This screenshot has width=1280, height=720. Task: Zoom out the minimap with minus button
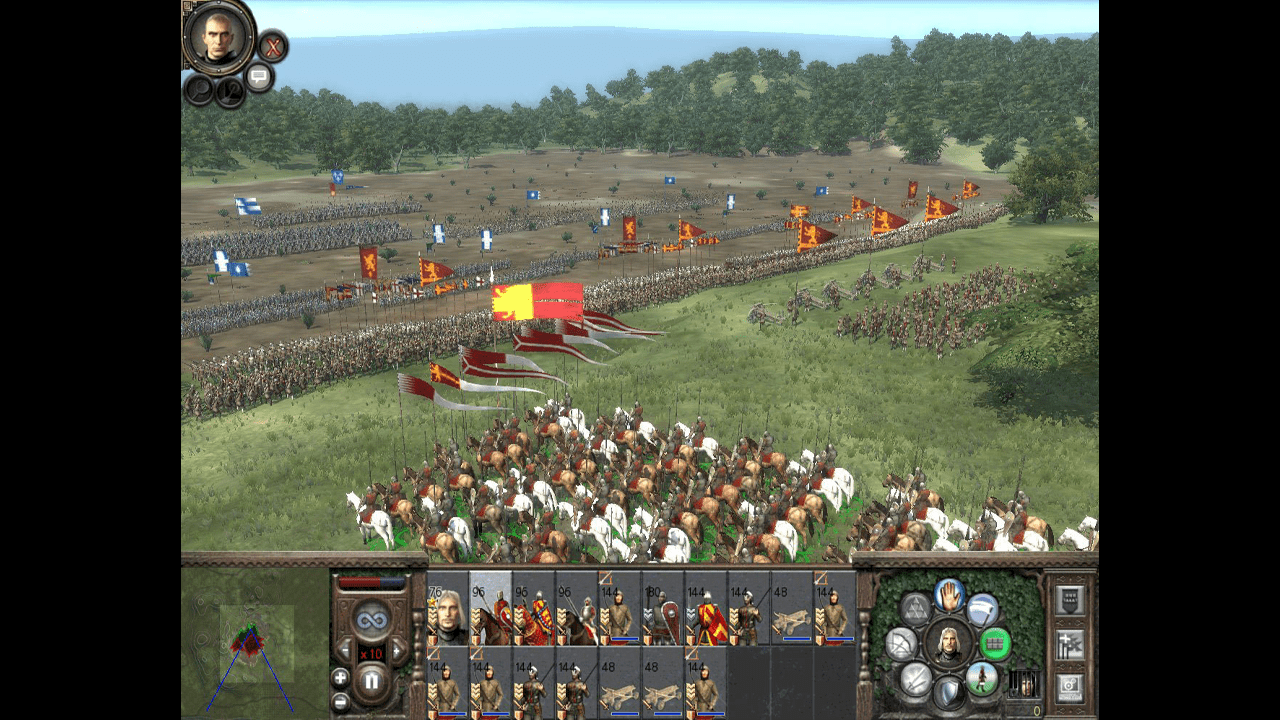click(340, 702)
